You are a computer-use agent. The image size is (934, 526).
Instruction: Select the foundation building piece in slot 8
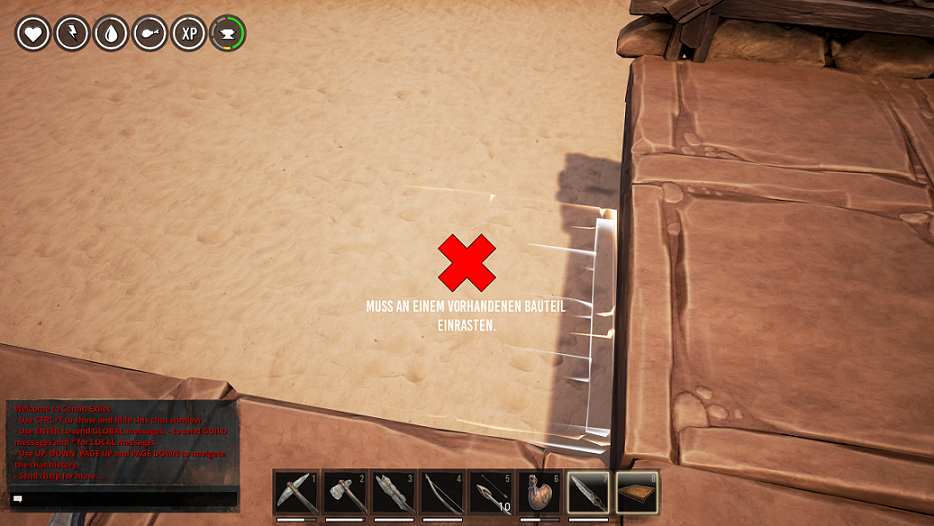click(637, 493)
